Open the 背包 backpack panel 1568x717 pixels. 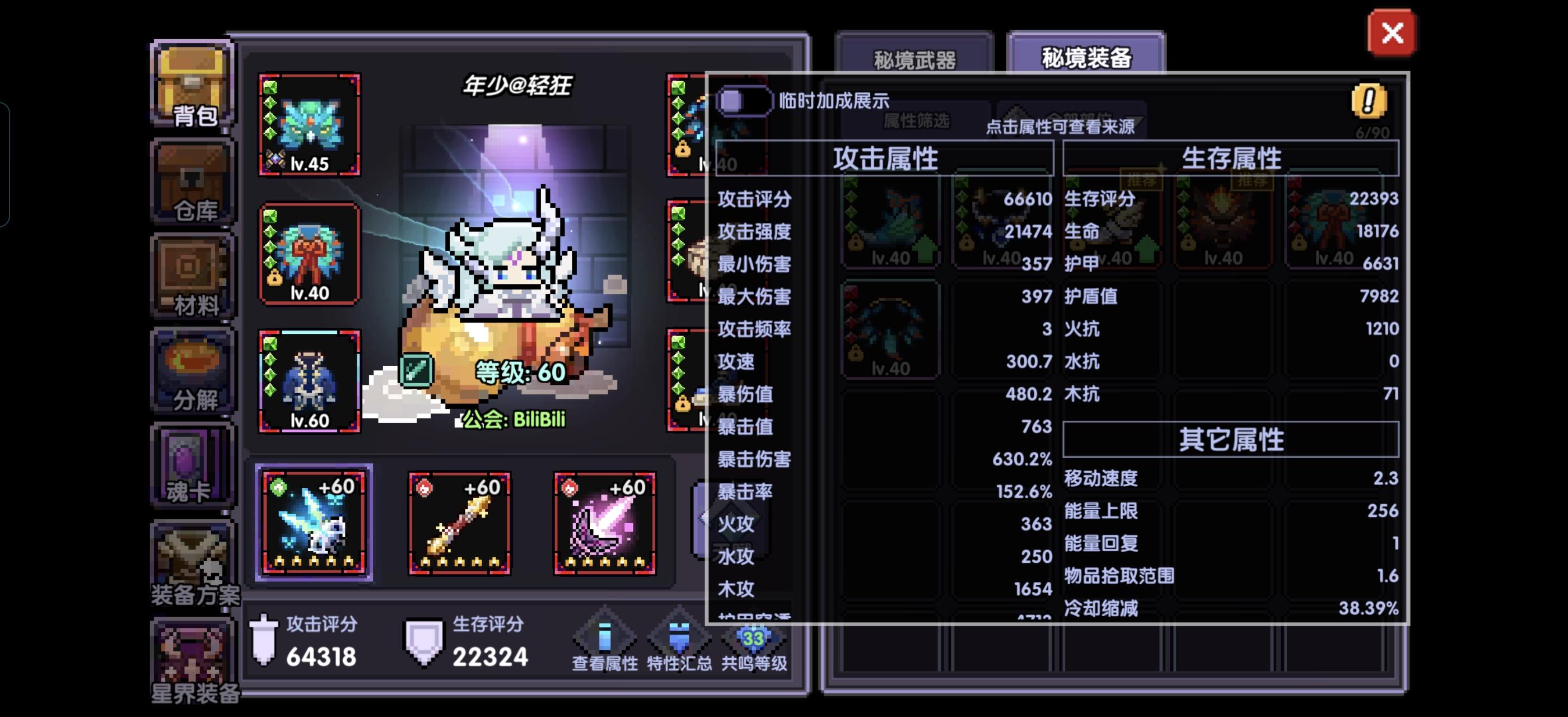coord(190,85)
